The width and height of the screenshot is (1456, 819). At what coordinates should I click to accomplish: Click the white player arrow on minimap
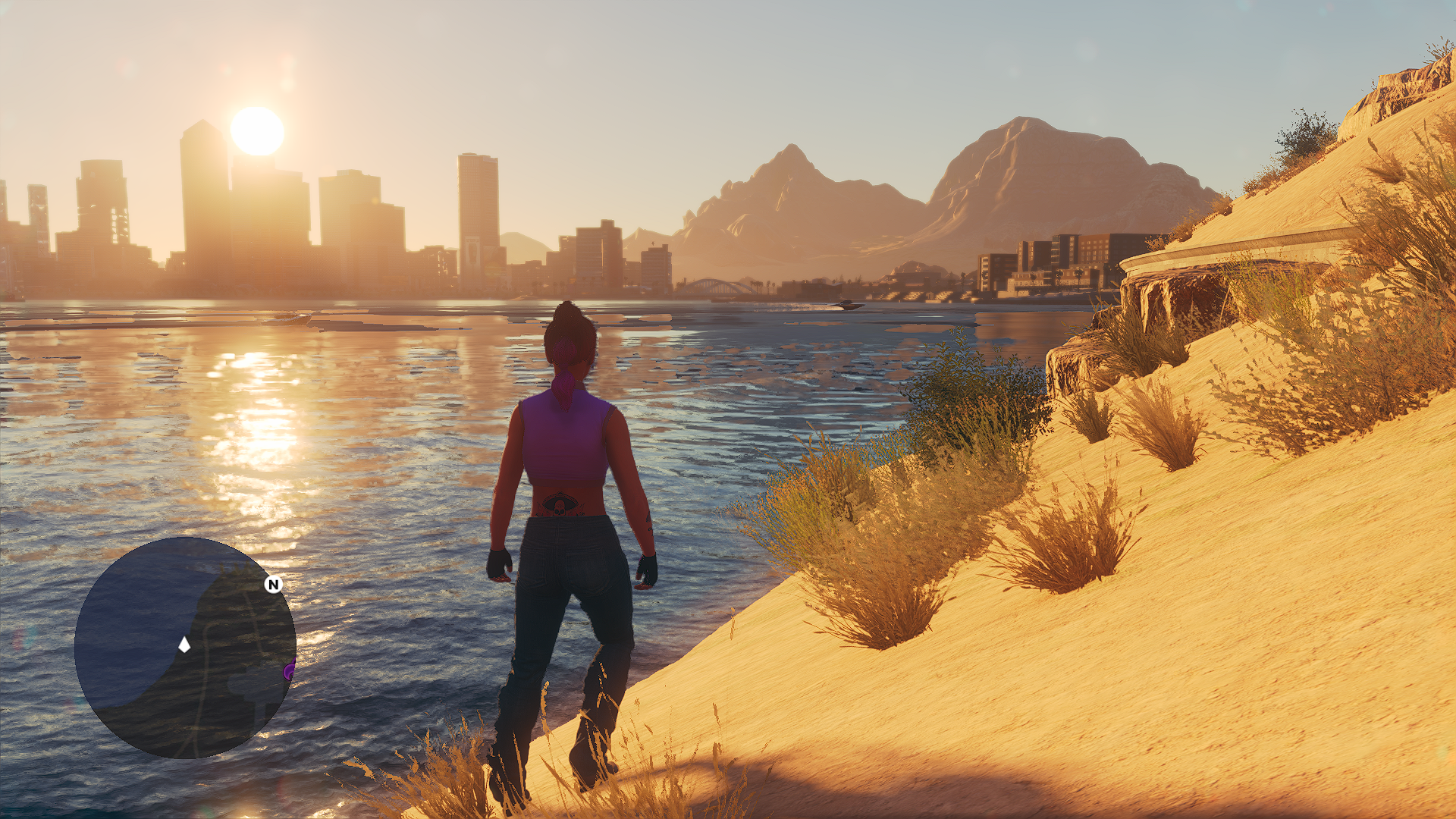pyautogui.click(x=184, y=645)
